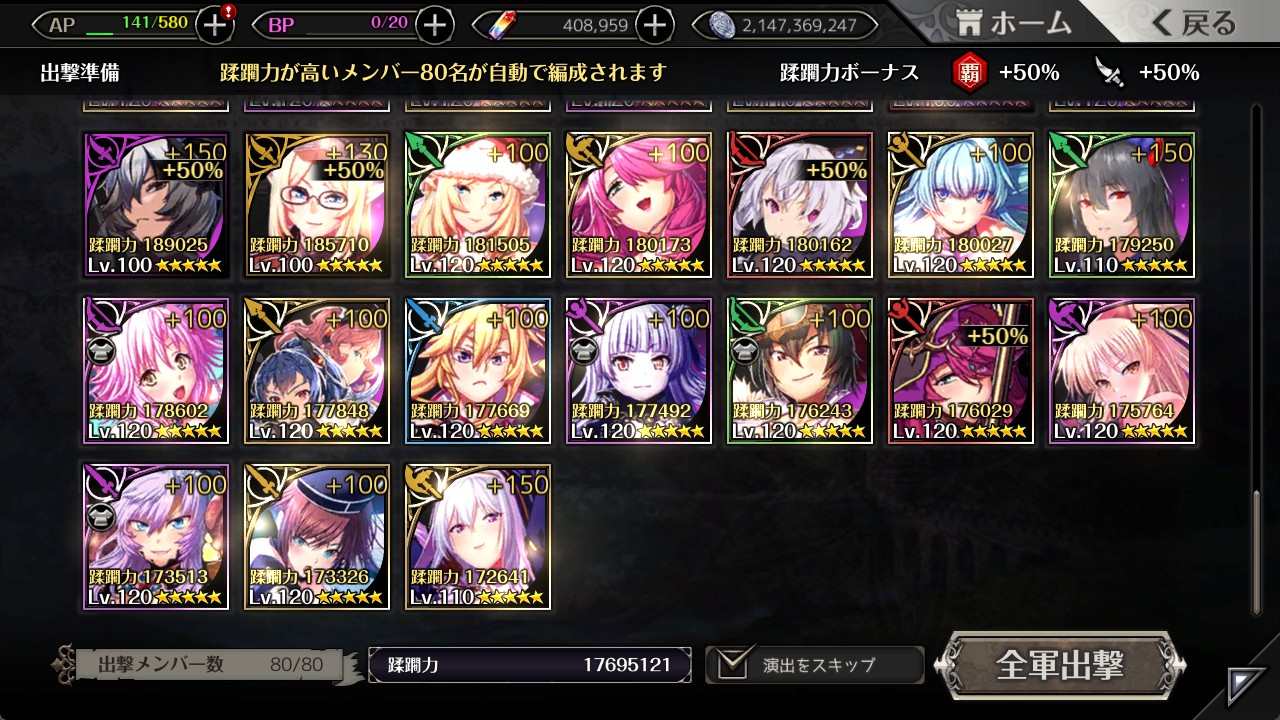The width and height of the screenshot is (1280, 720).
Task: Toggle the 演出をスキップ checkbox
Action: 733,665
